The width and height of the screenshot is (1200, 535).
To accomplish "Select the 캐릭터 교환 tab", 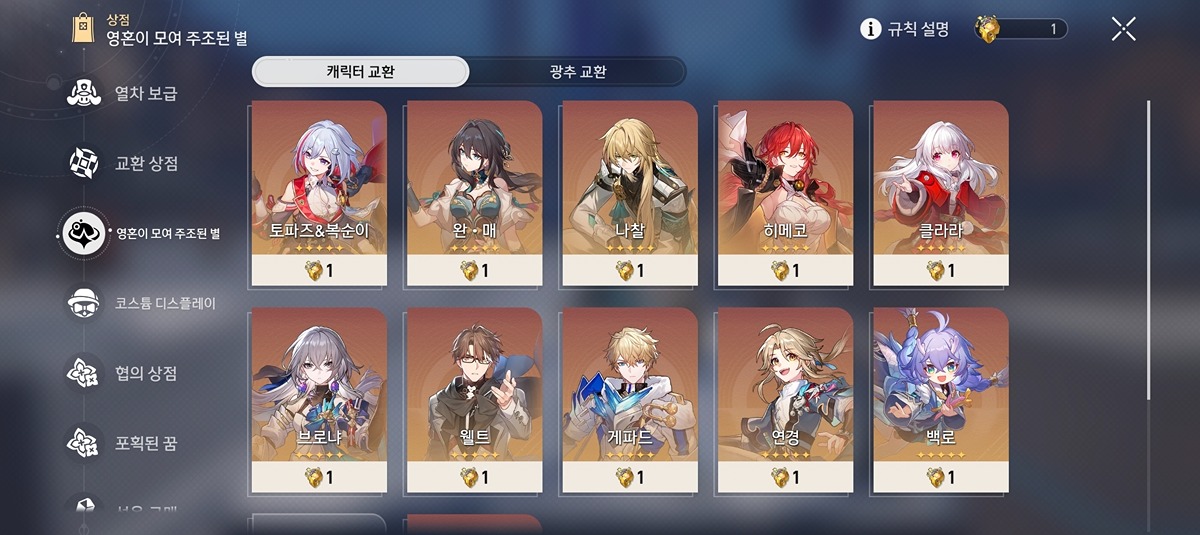I will pos(360,72).
